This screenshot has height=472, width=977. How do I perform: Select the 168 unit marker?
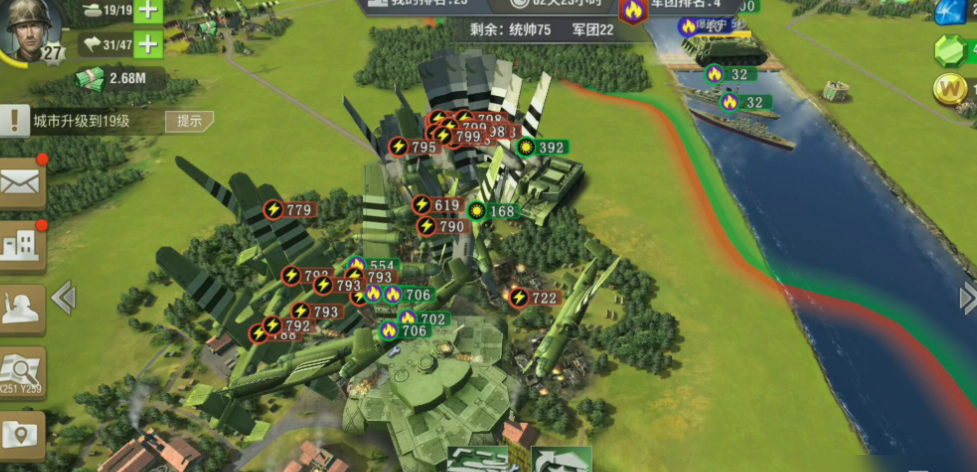(x=492, y=212)
